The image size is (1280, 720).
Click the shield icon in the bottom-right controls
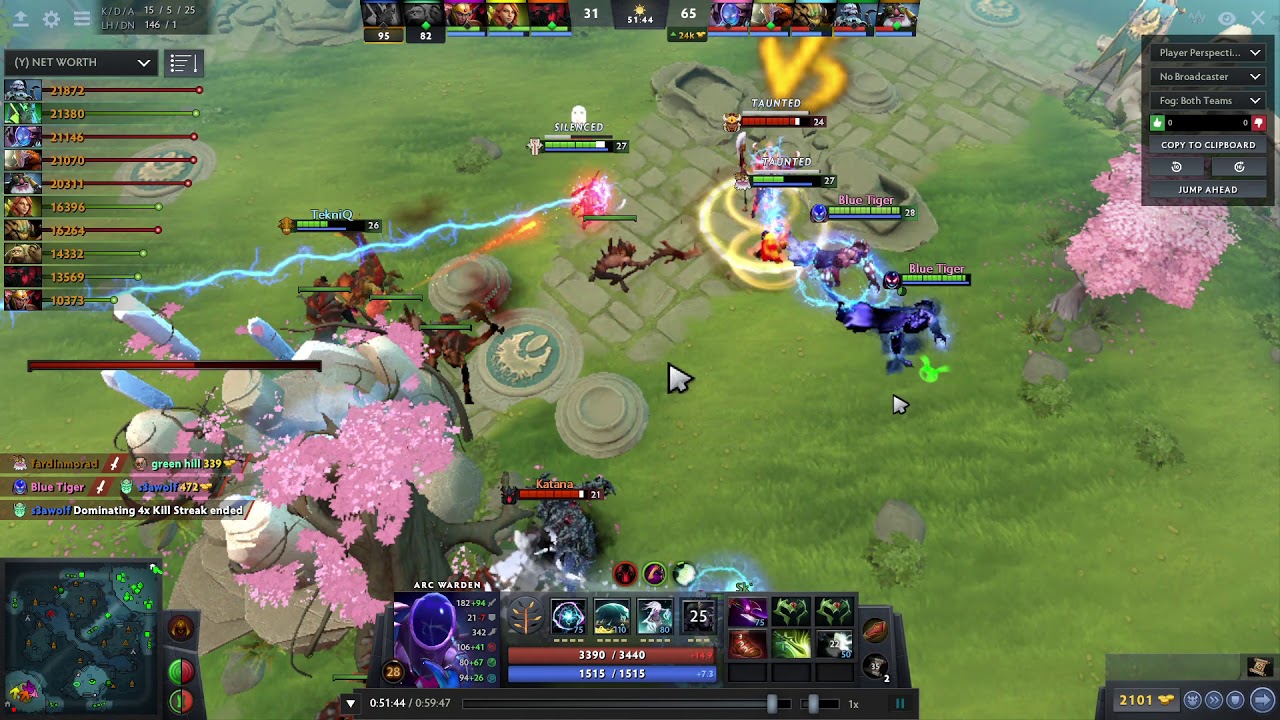(x=1235, y=700)
